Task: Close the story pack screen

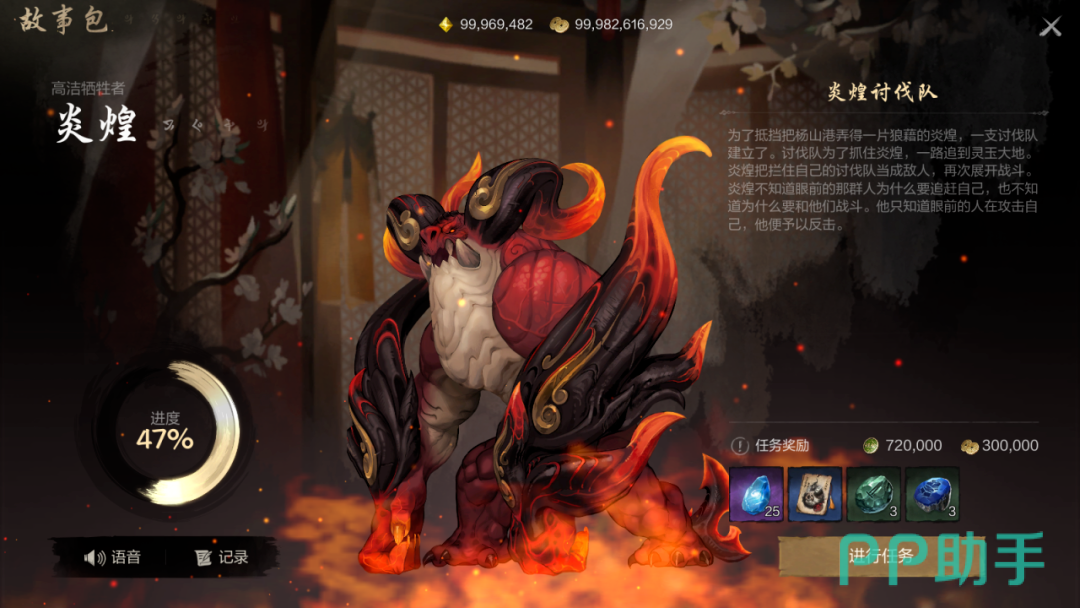Action: pyautogui.click(x=1050, y=27)
